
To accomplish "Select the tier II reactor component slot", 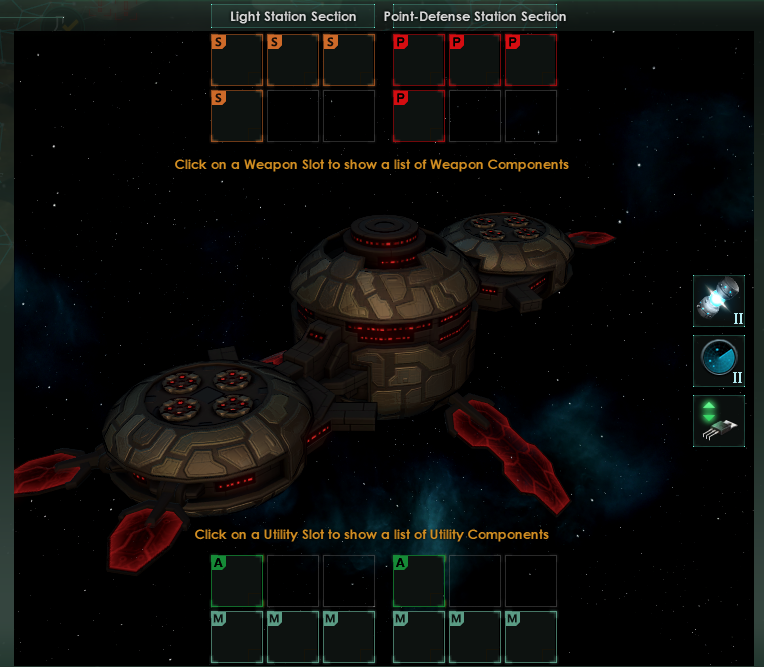I will pyautogui.click(x=718, y=302).
